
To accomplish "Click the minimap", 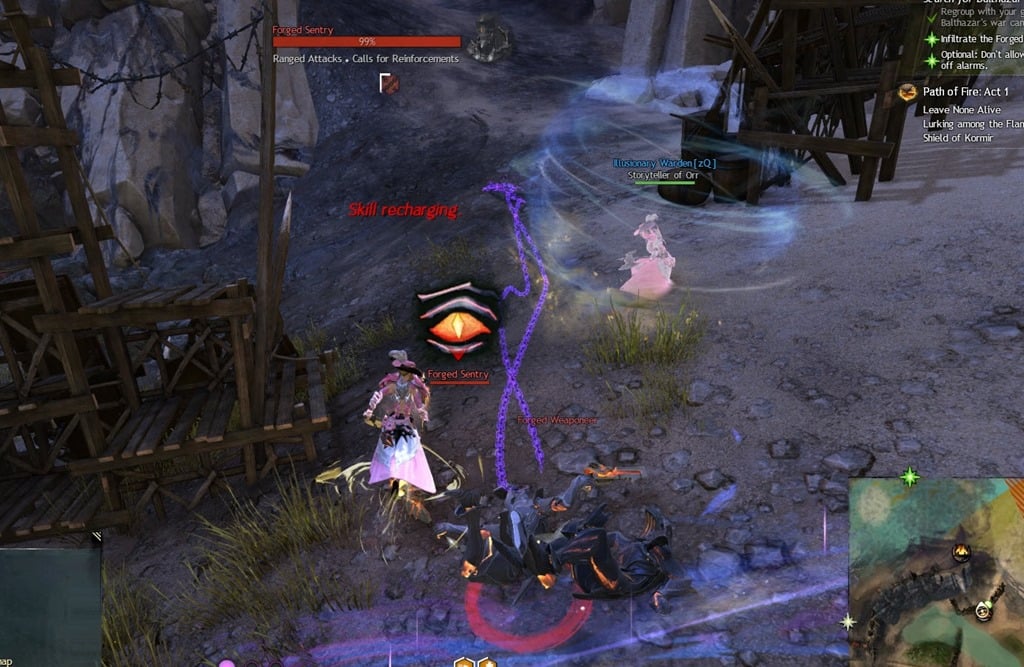I will pyautogui.click(x=935, y=570).
